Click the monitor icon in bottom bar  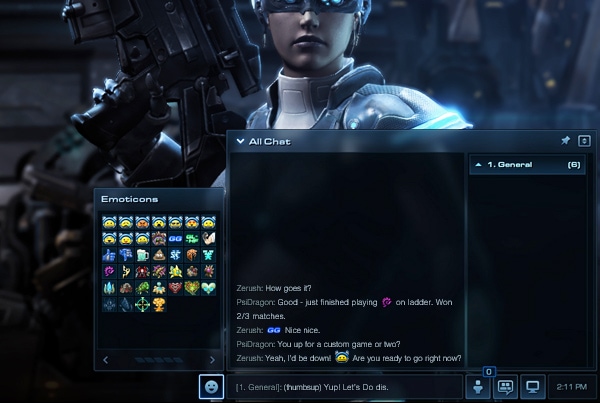533,386
